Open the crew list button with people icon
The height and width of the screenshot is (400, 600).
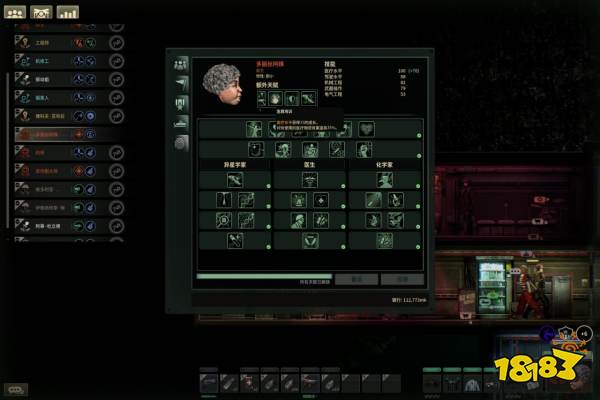coord(42,13)
